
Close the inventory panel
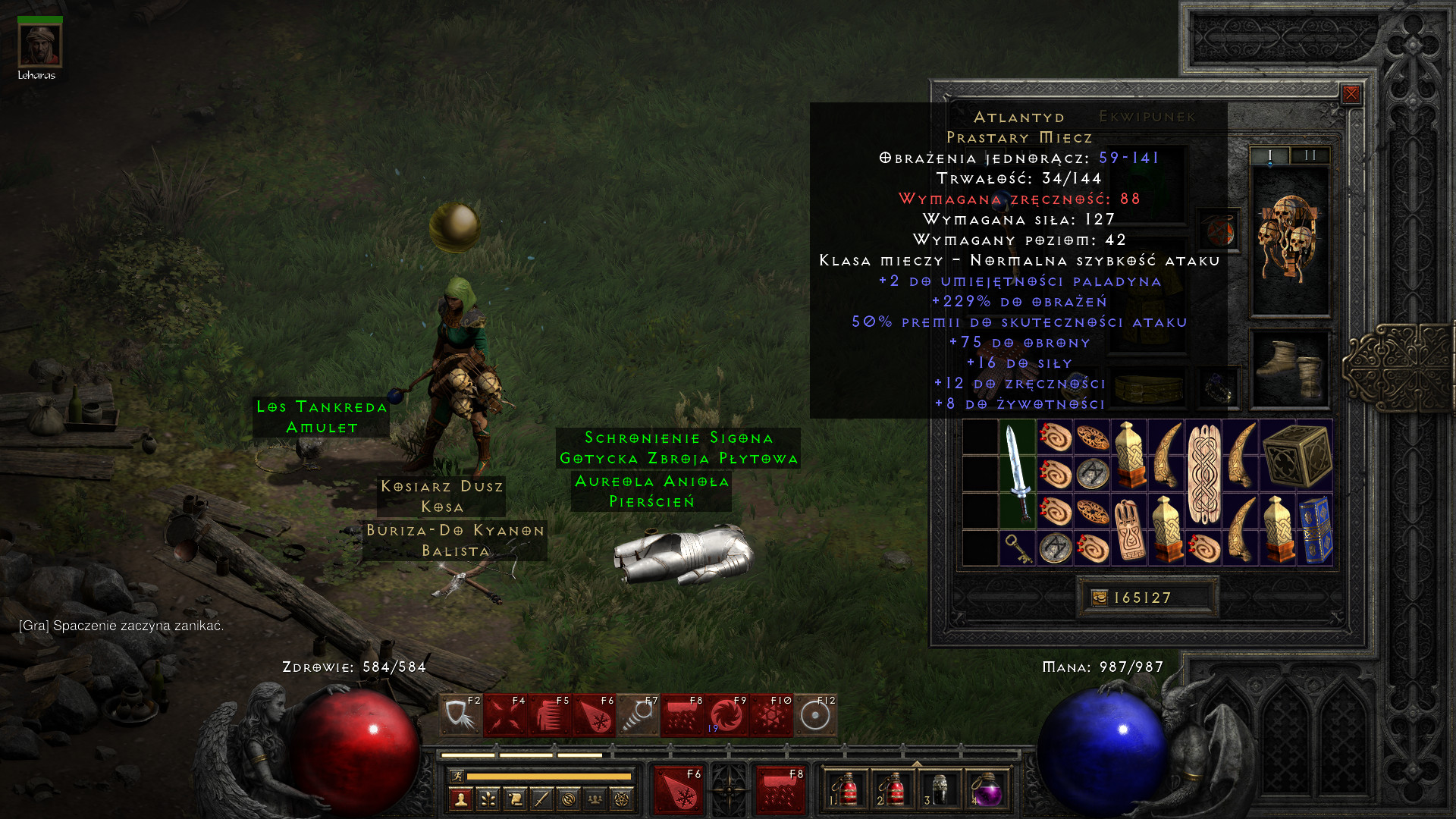point(1351,94)
